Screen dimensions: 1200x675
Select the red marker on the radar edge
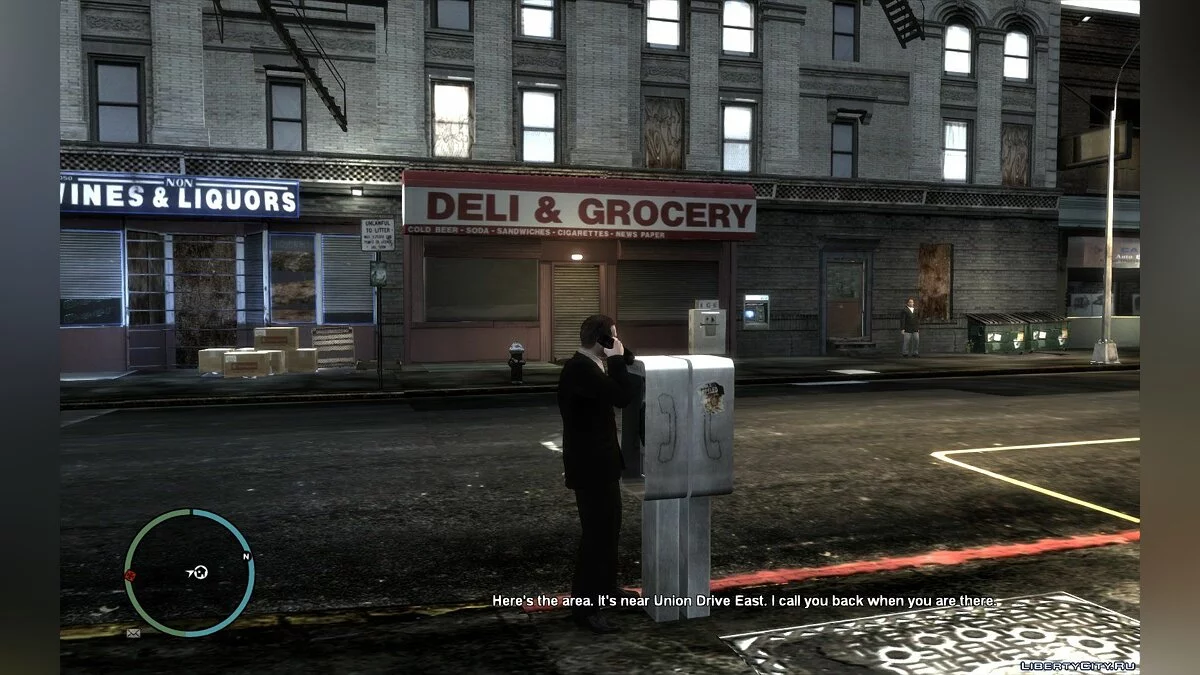coord(129,575)
